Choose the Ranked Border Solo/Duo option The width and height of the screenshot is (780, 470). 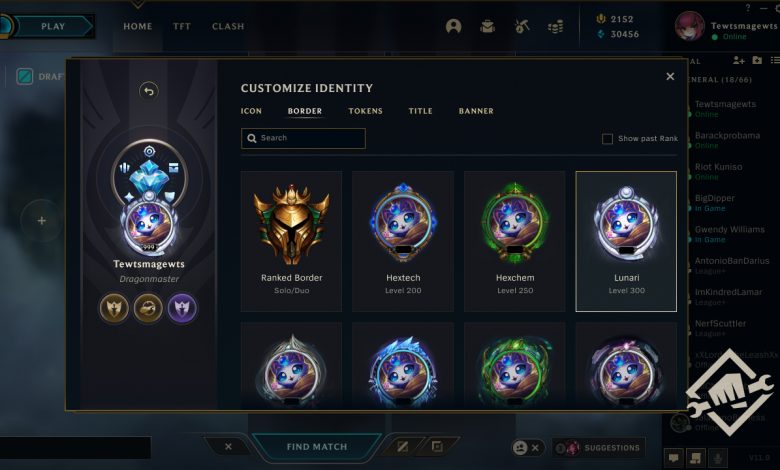291,241
